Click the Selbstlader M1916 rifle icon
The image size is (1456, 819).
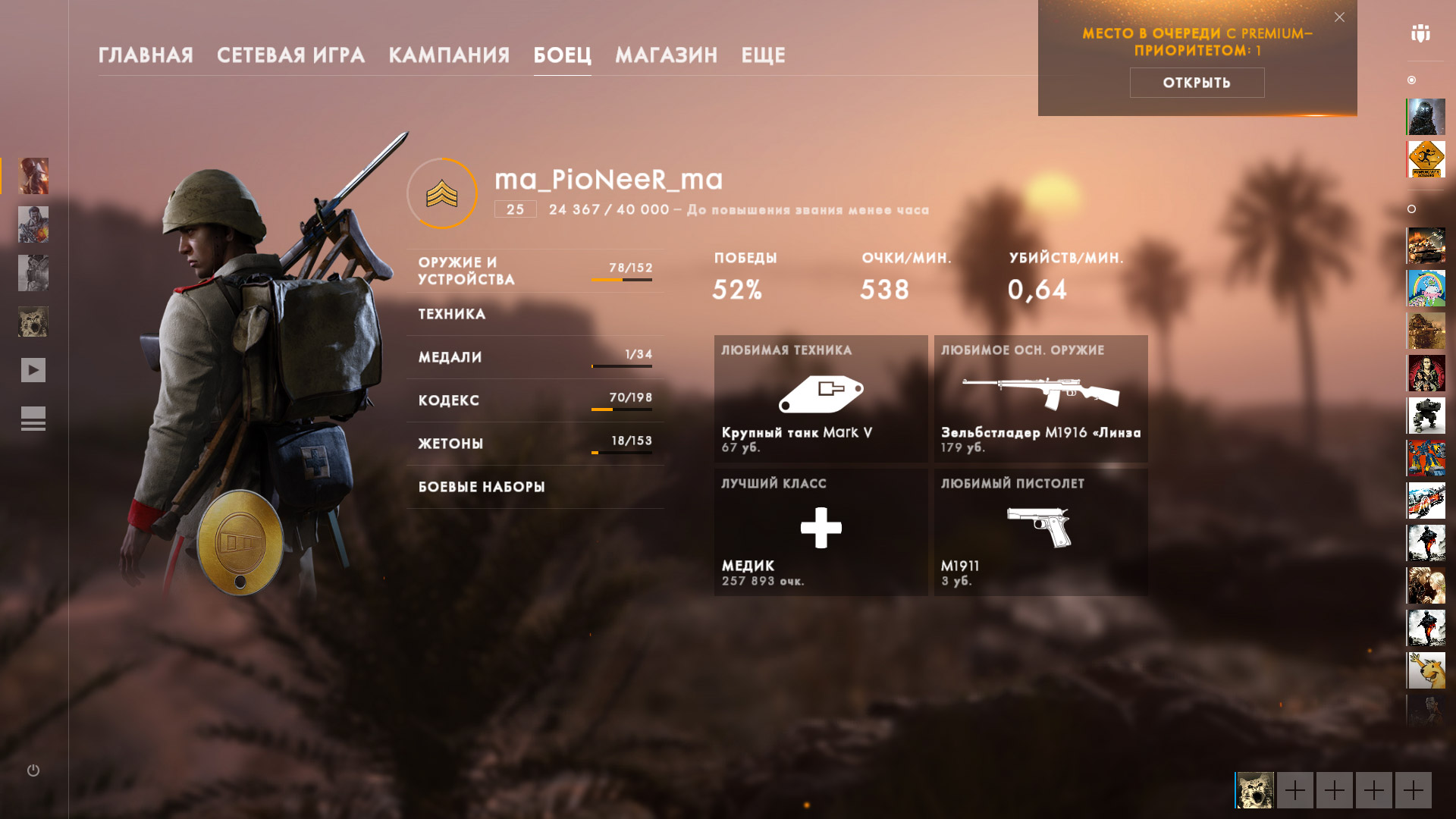click(x=1041, y=393)
